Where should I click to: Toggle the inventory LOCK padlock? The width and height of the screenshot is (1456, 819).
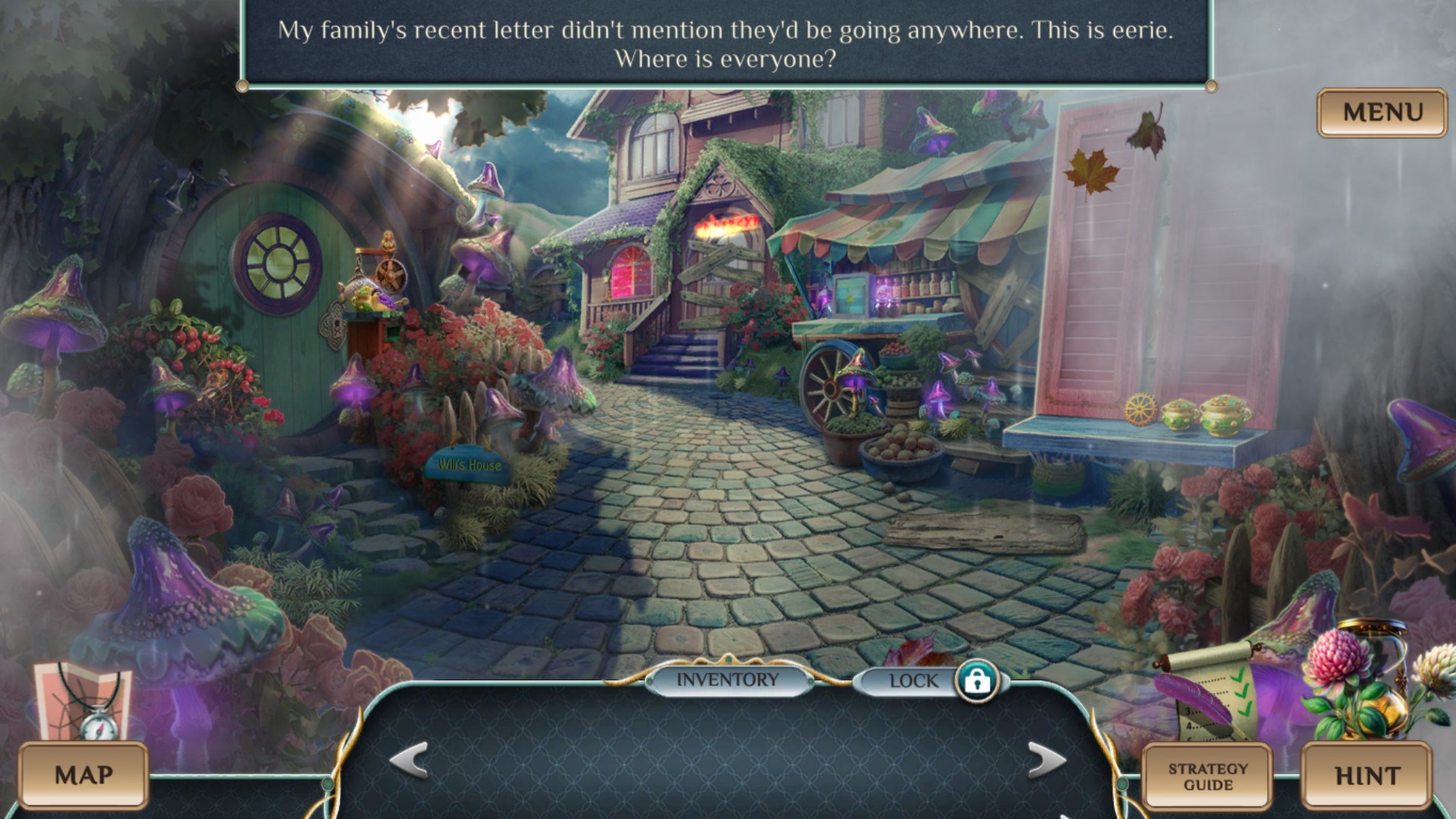click(977, 680)
